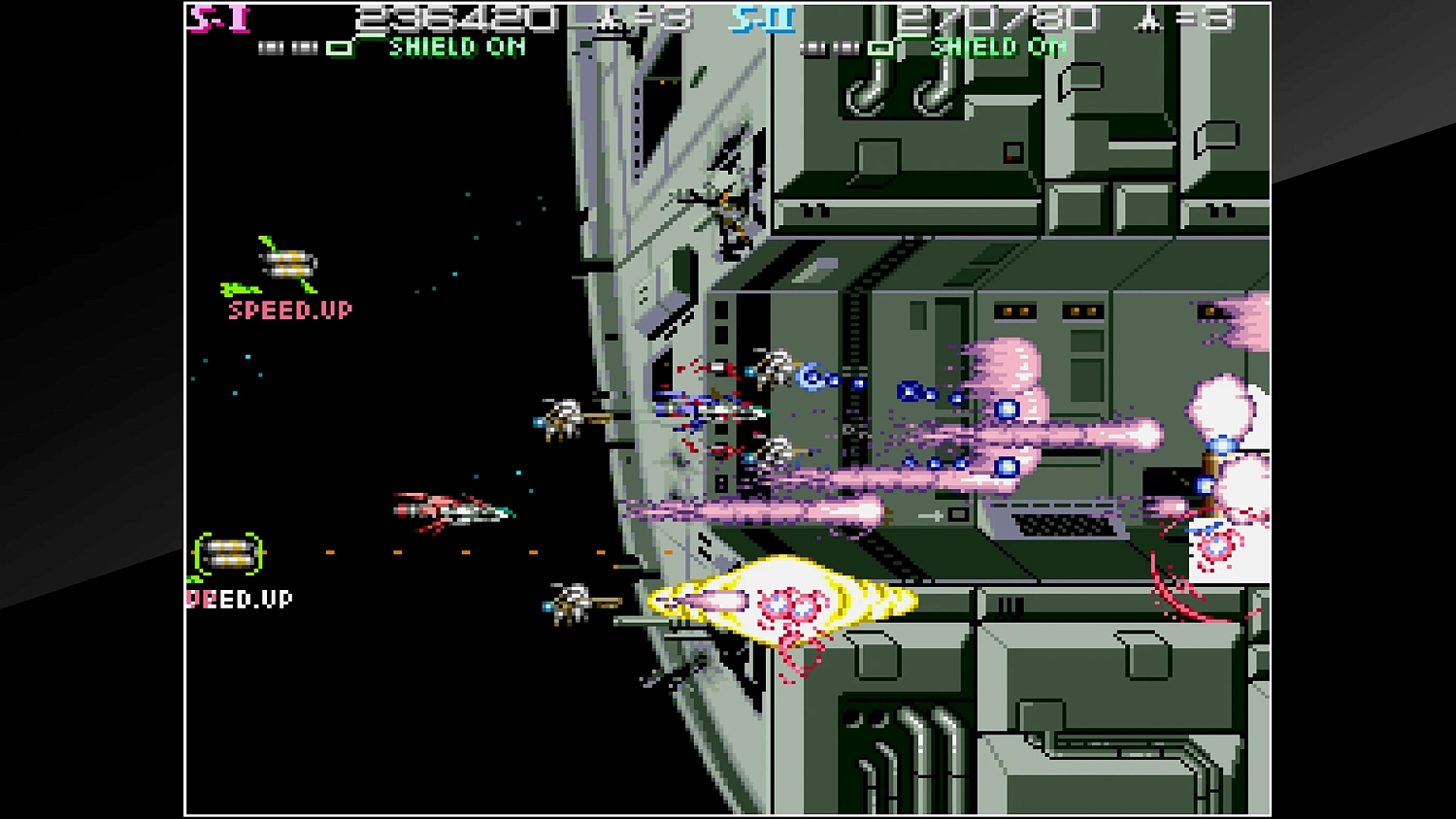
Task: Select the S-I score readout 236420
Action: tap(454, 18)
